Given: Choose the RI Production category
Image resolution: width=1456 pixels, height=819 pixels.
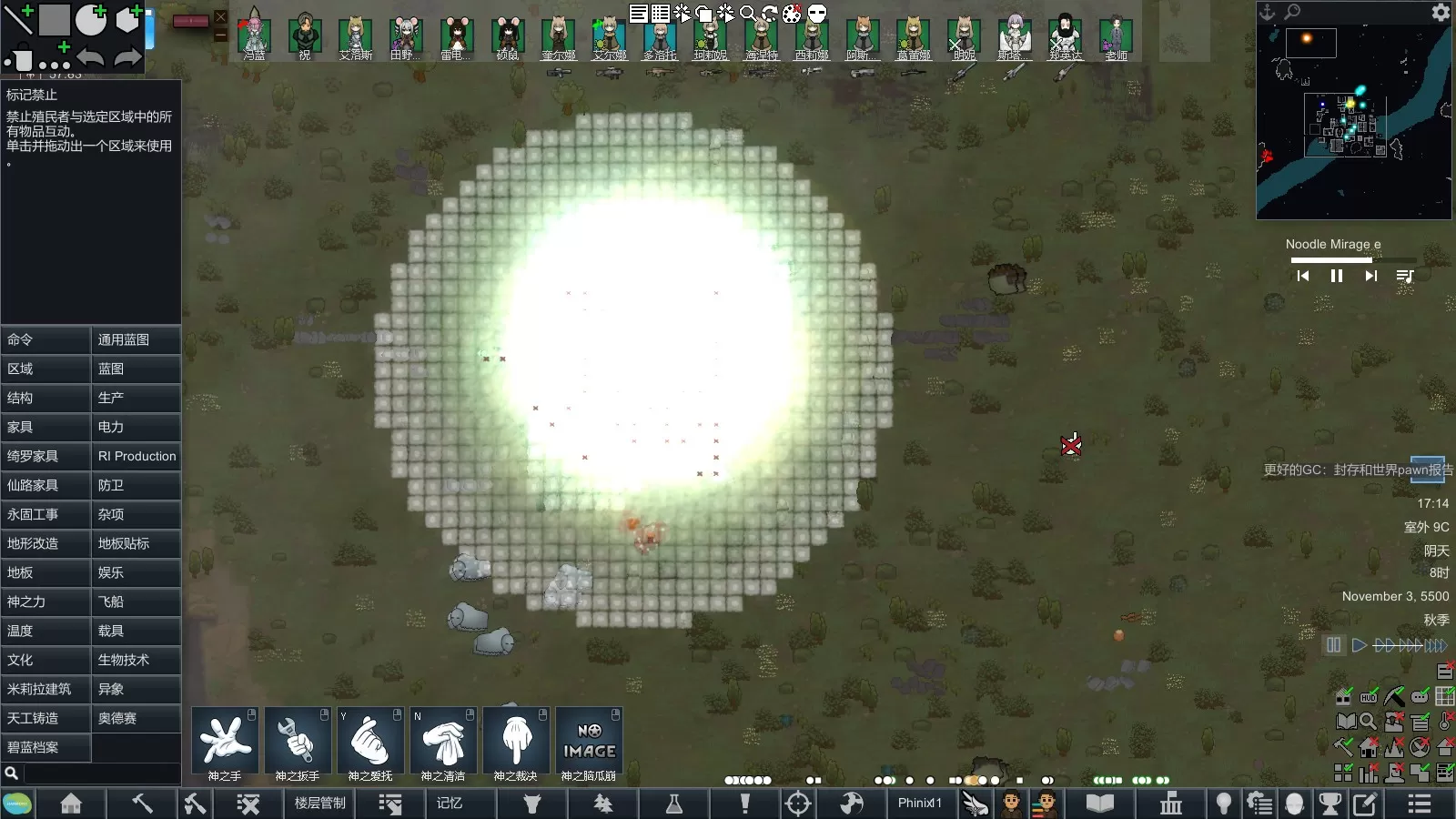Looking at the screenshot, I should [x=136, y=456].
